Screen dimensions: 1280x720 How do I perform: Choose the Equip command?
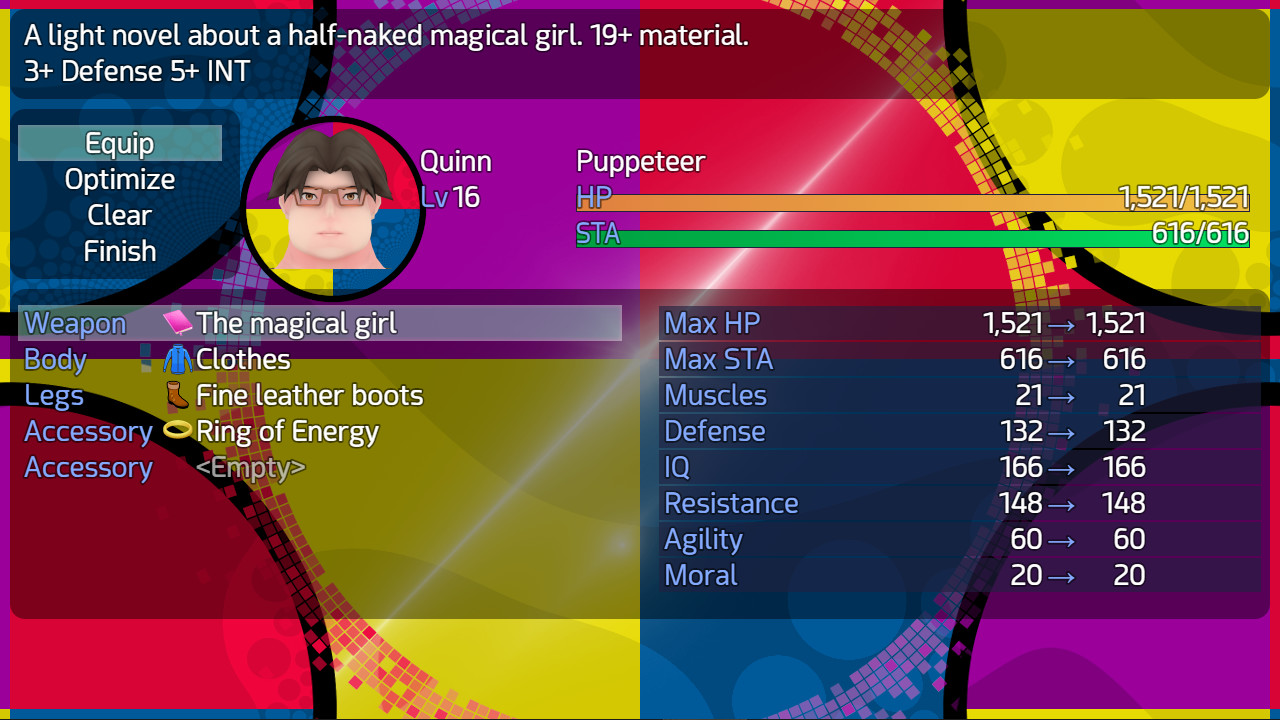tap(119, 142)
